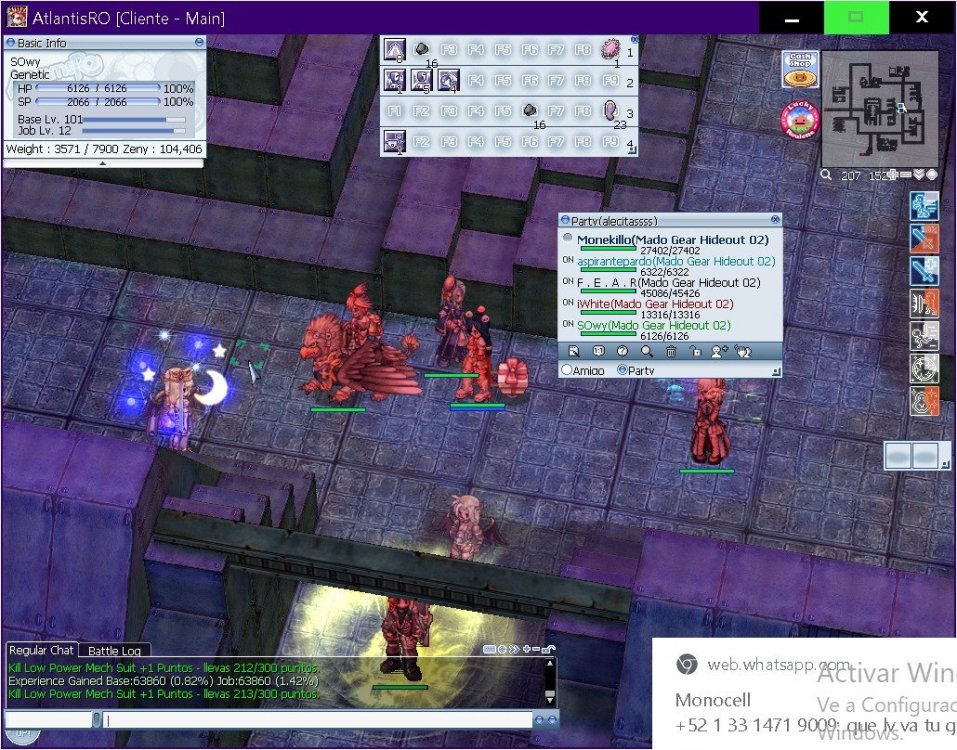Use the pink bean item with count 23
This screenshot has width=957, height=750.
[609, 110]
